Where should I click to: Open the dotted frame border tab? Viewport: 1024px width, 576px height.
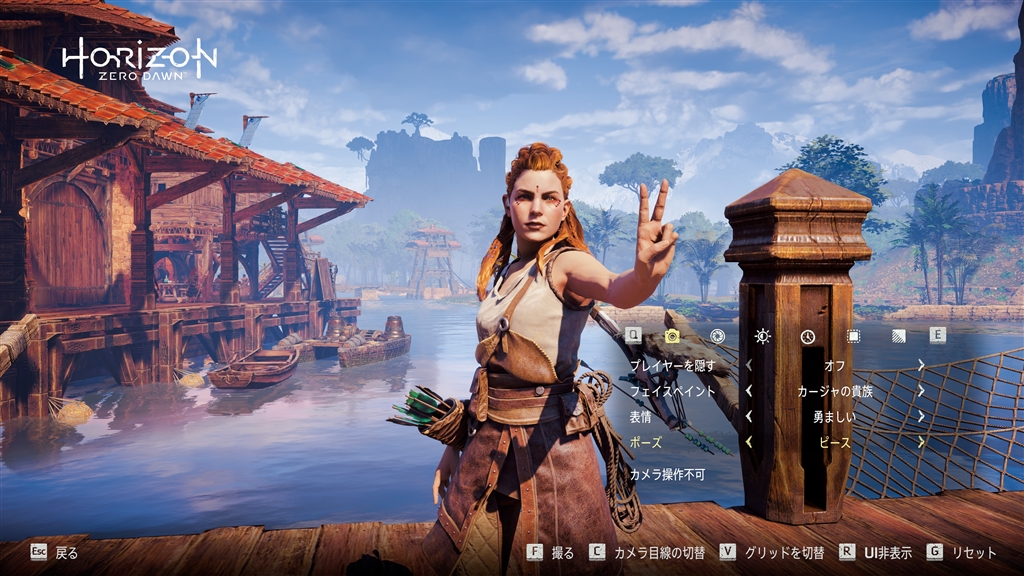pos(853,336)
